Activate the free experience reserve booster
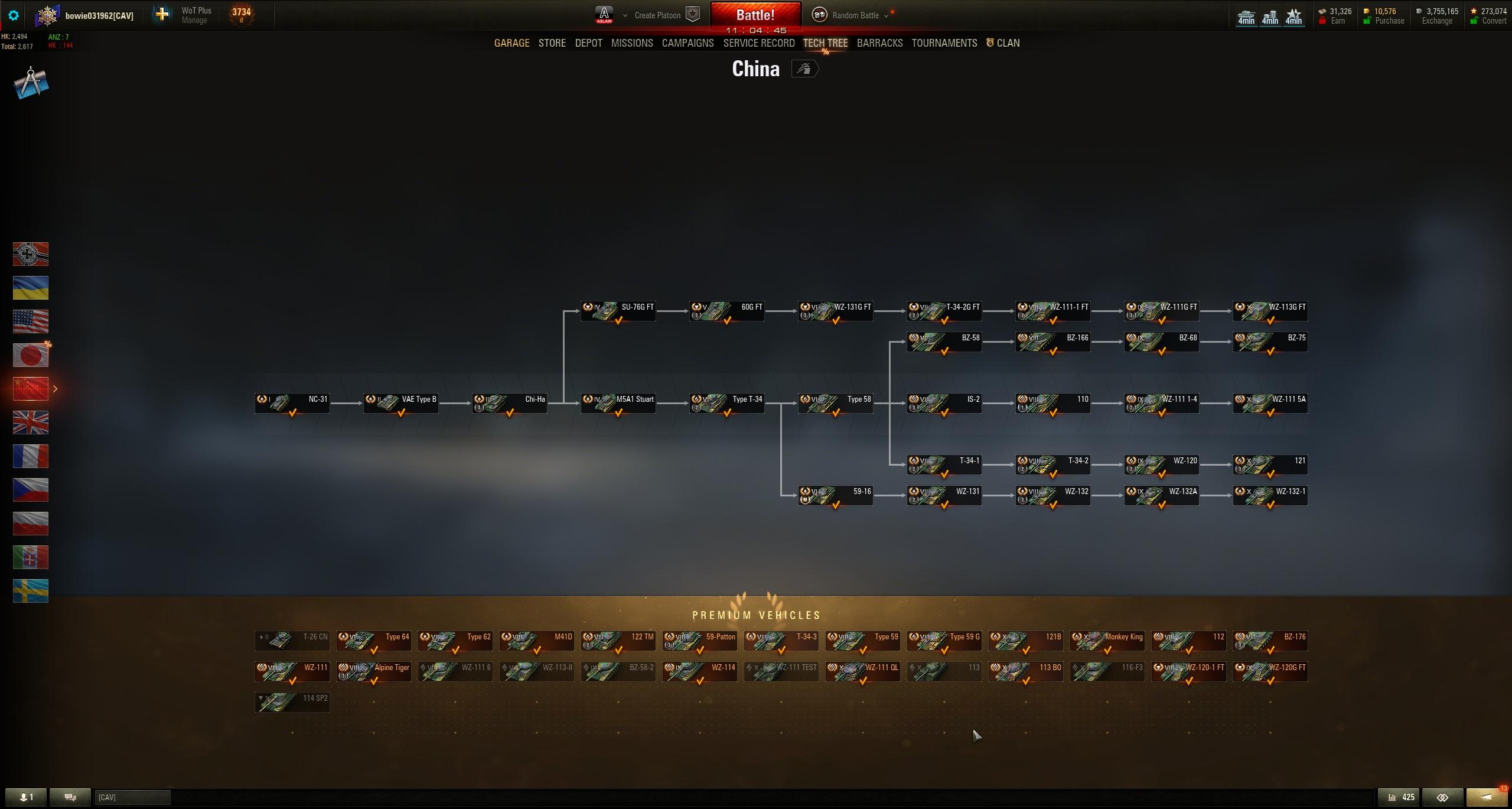 (1293, 16)
